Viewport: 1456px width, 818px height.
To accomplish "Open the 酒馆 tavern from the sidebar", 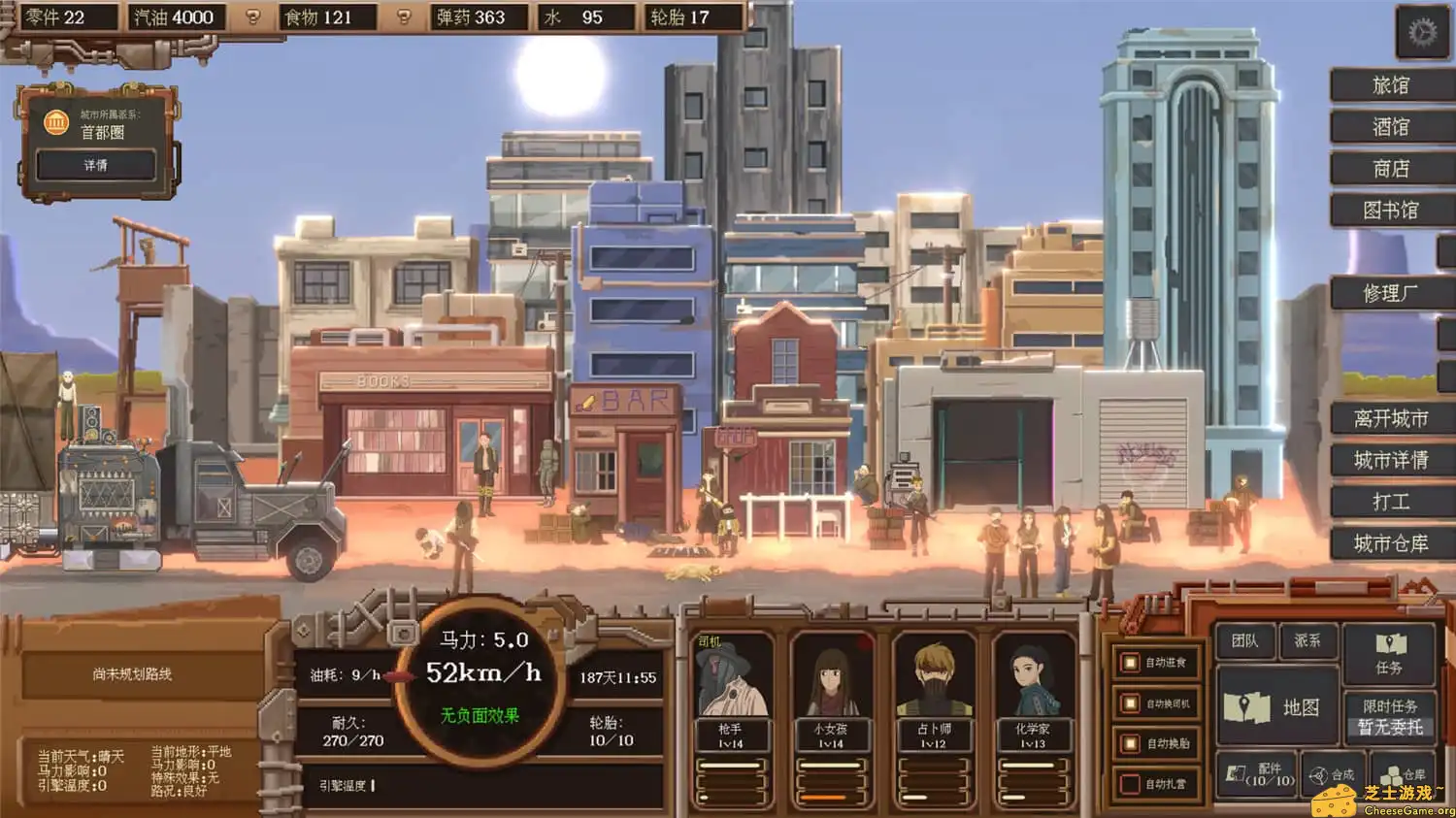I will point(1391,127).
